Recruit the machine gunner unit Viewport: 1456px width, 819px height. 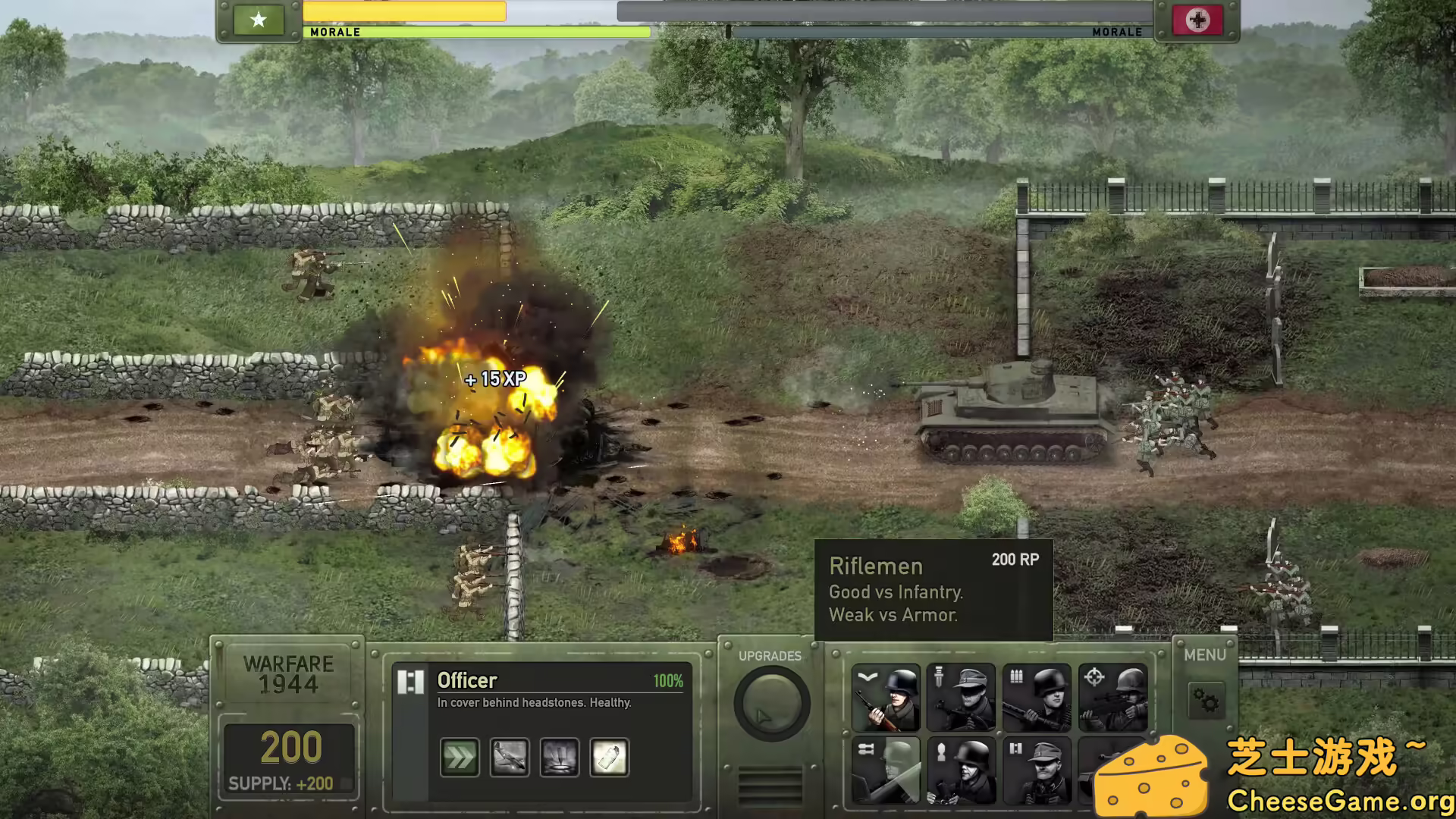(1034, 698)
